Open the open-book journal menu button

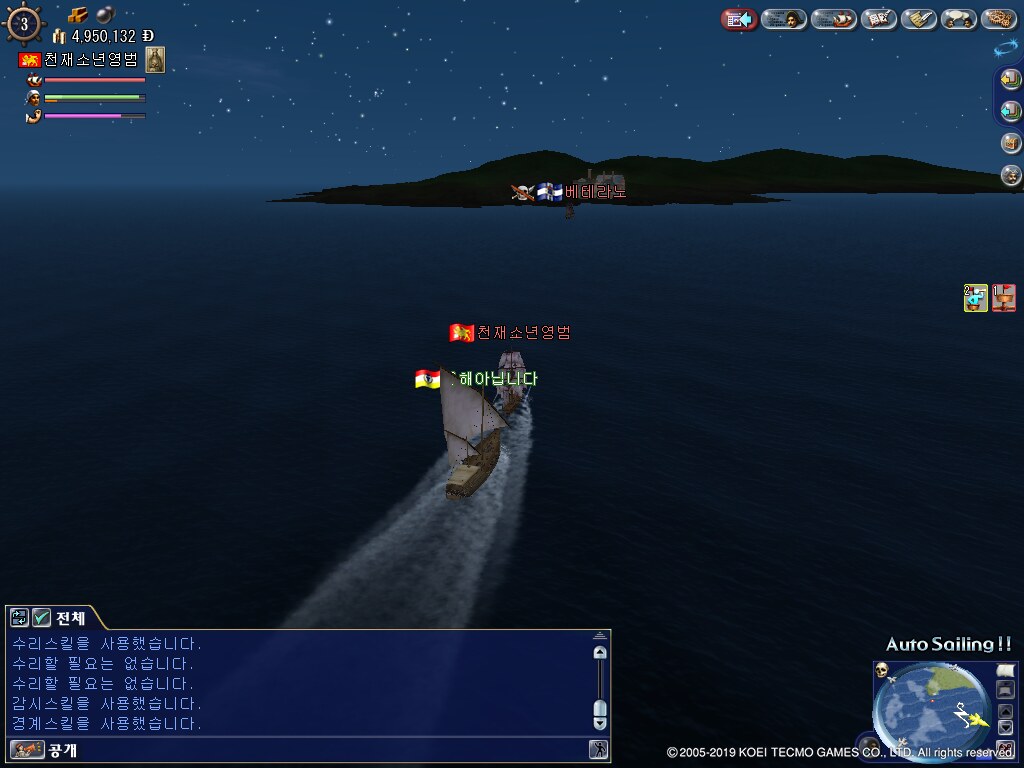pyautogui.click(x=879, y=19)
